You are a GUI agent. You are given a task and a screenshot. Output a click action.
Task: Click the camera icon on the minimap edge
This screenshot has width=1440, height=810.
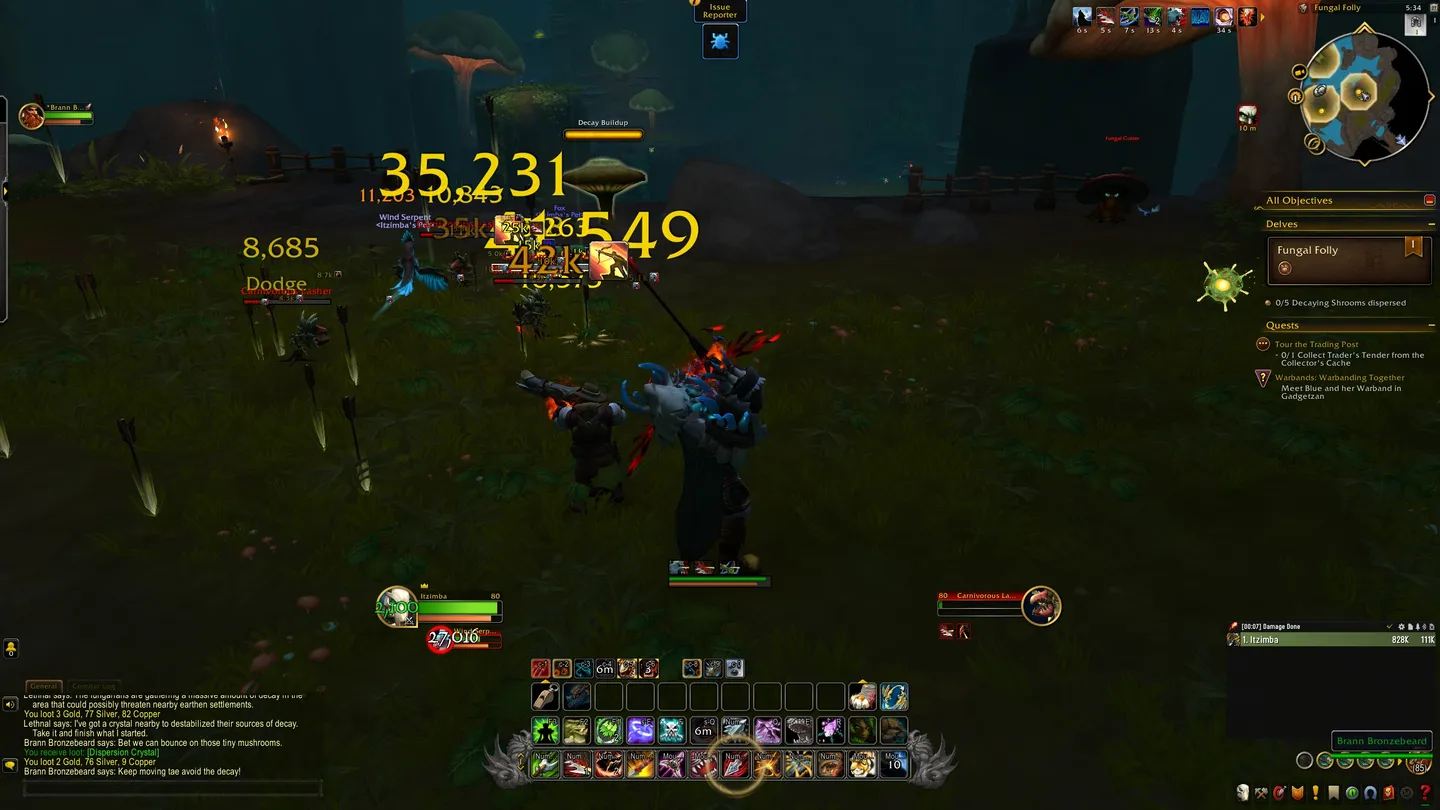tap(1300, 71)
